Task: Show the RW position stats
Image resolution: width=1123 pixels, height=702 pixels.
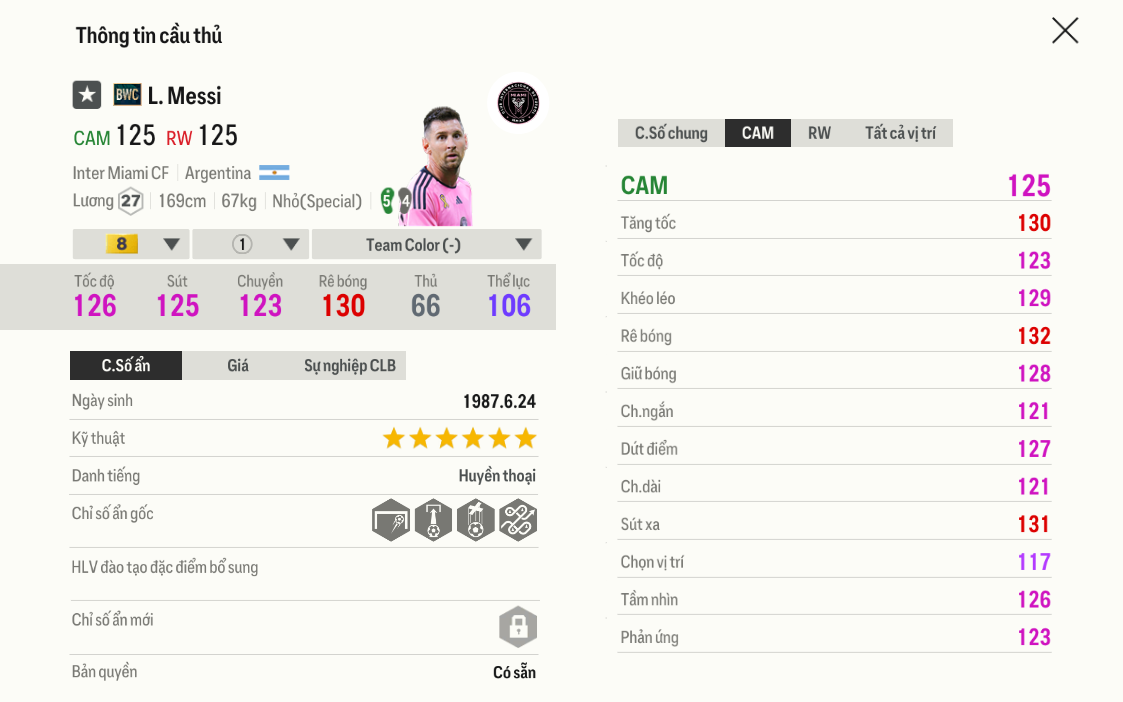Action: pos(819,133)
